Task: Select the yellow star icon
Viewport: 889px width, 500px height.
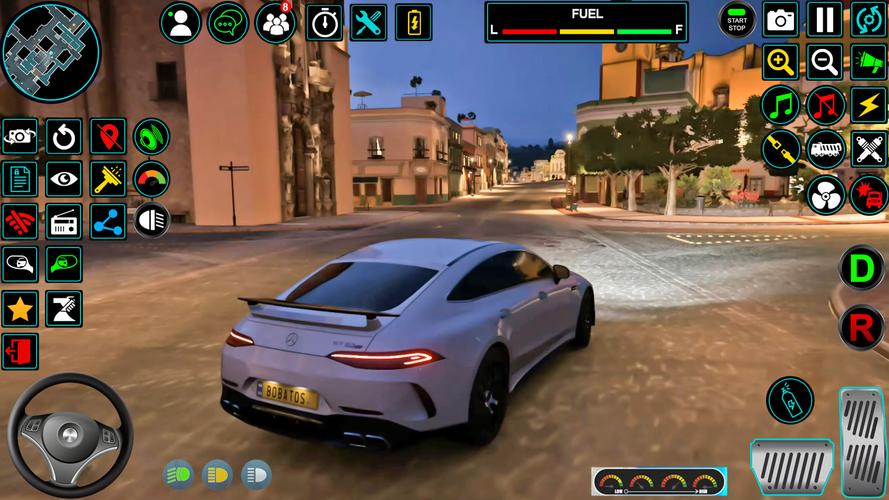Action: (19, 309)
